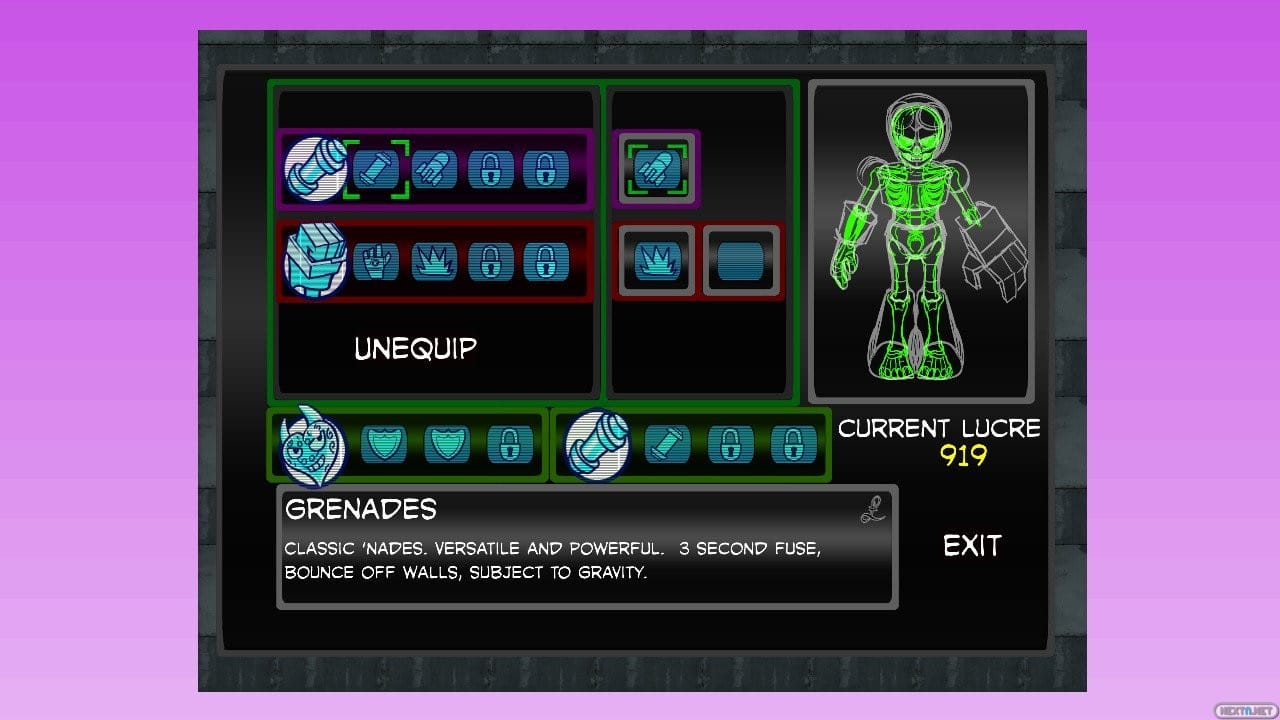Click the equipped explosion slot on the right
Viewport: 1280px width, 720px height.
pyautogui.click(x=656, y=262)
